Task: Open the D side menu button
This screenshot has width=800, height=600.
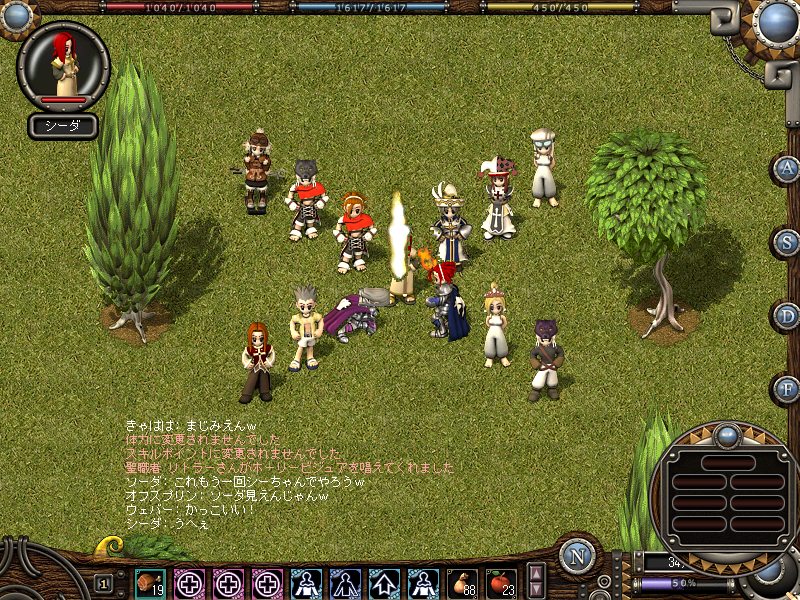Action: (x=787, y=316)
